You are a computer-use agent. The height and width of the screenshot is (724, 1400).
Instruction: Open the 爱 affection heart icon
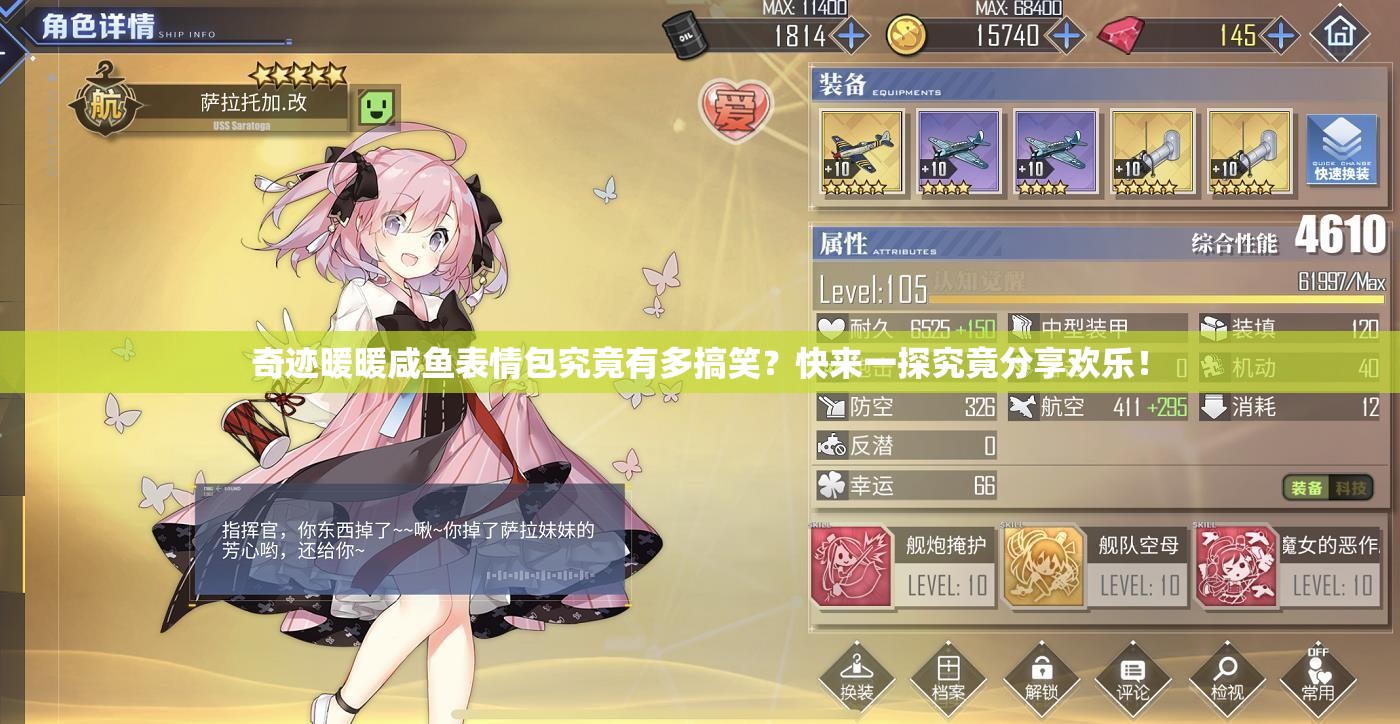coord(736,111)
